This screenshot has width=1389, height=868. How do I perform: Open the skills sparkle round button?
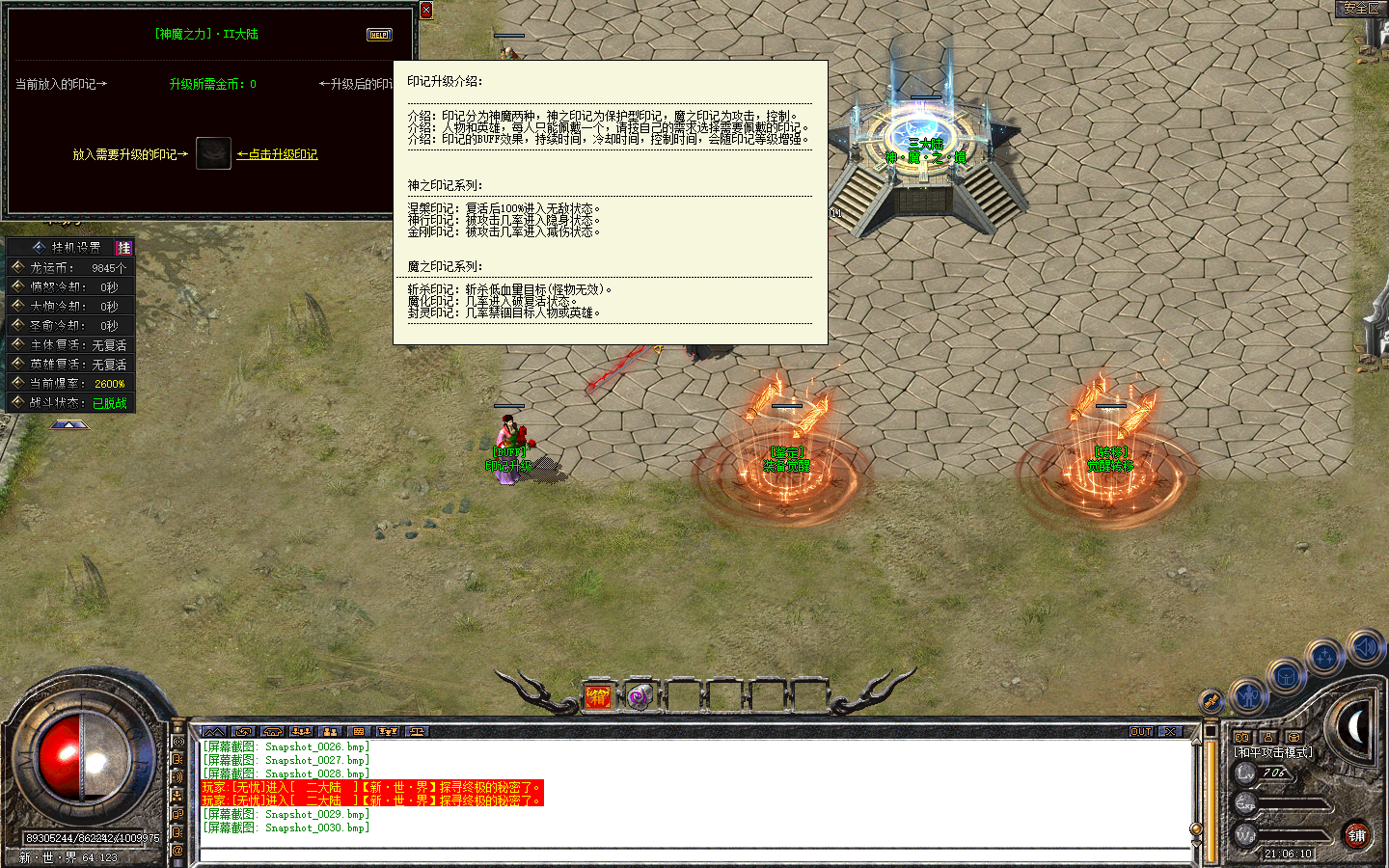pos(1325,658)
